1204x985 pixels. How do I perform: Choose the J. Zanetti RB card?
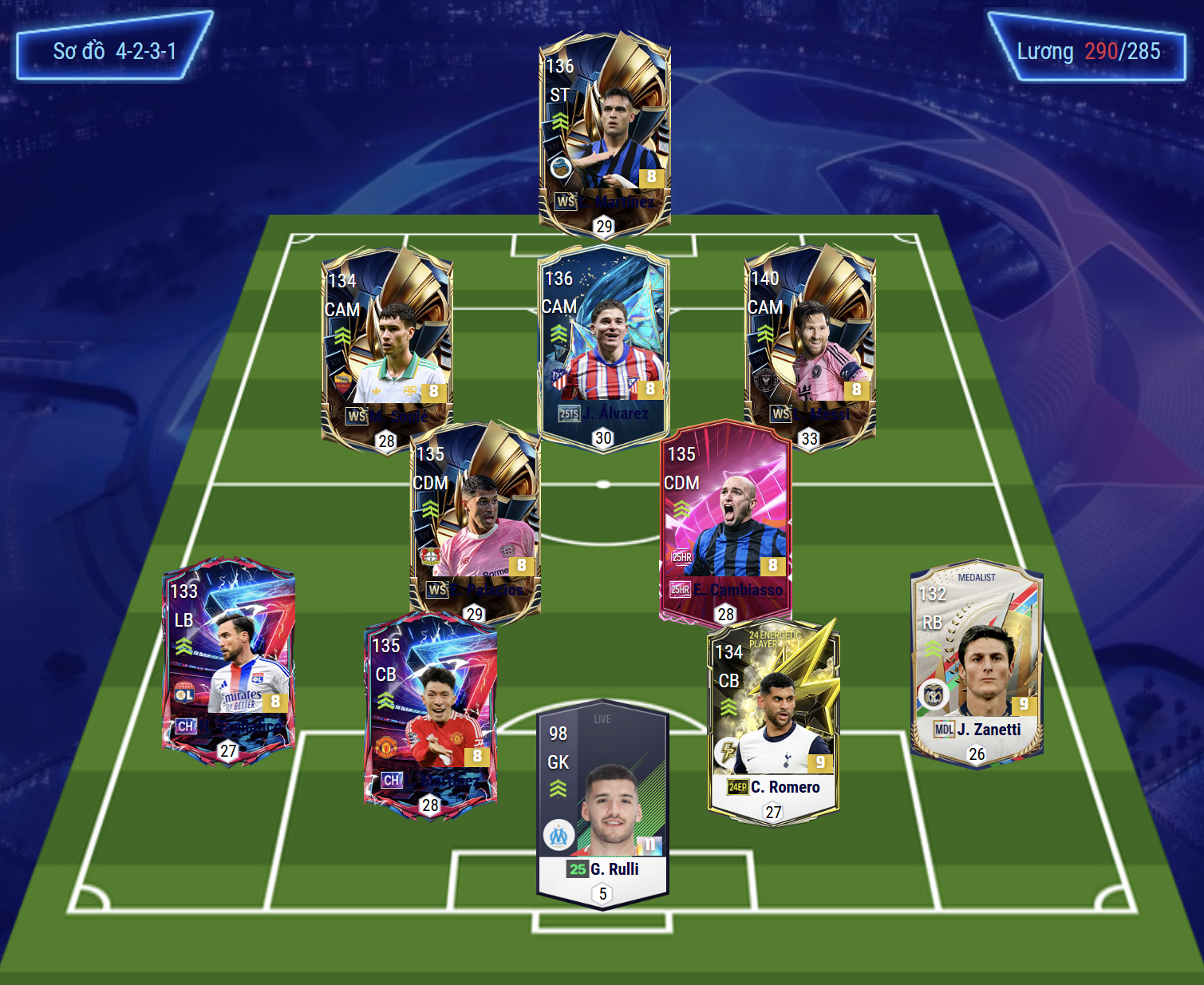click(977, 664)
